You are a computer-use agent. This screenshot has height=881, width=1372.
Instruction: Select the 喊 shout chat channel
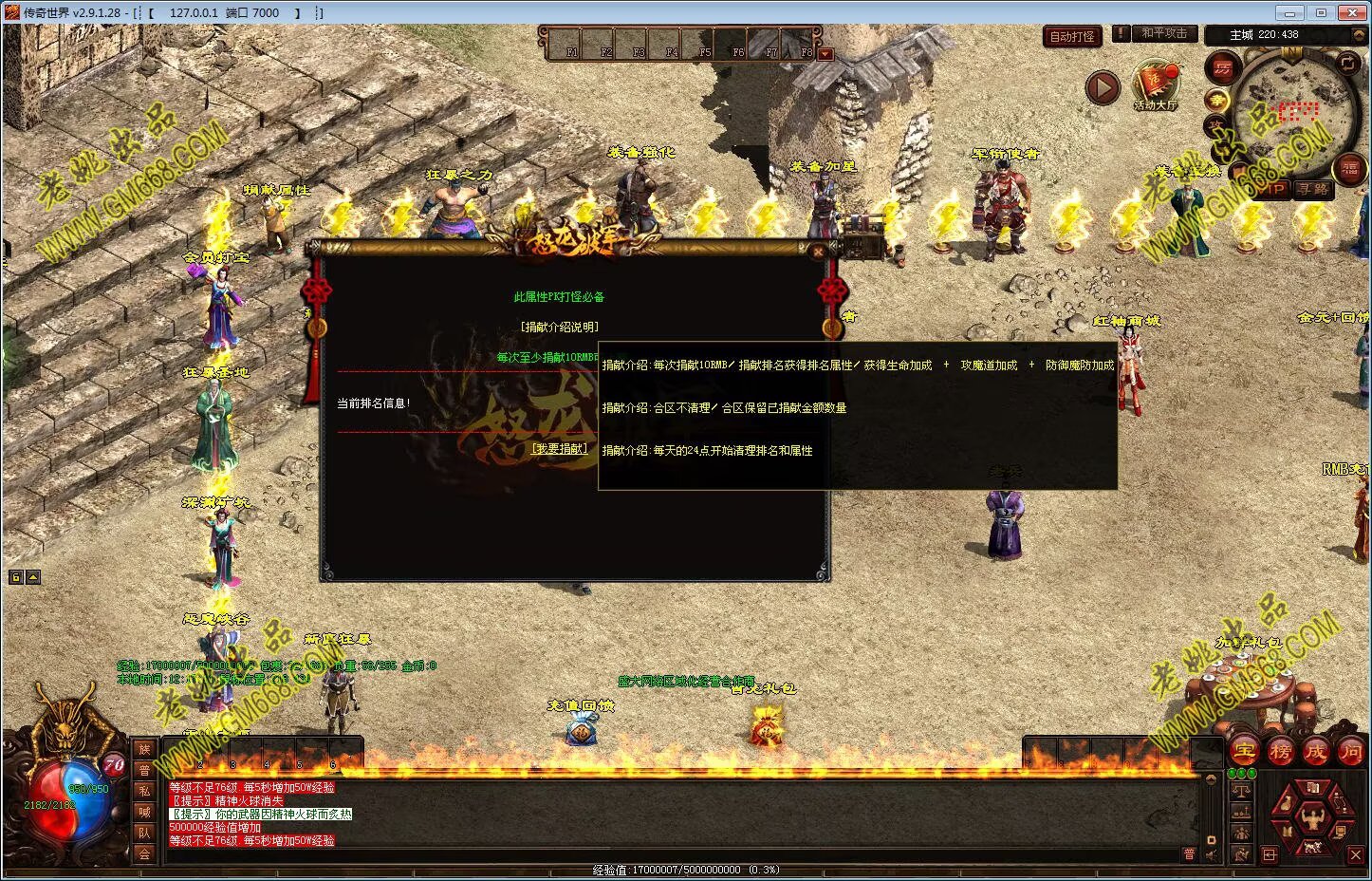(144, 812)
